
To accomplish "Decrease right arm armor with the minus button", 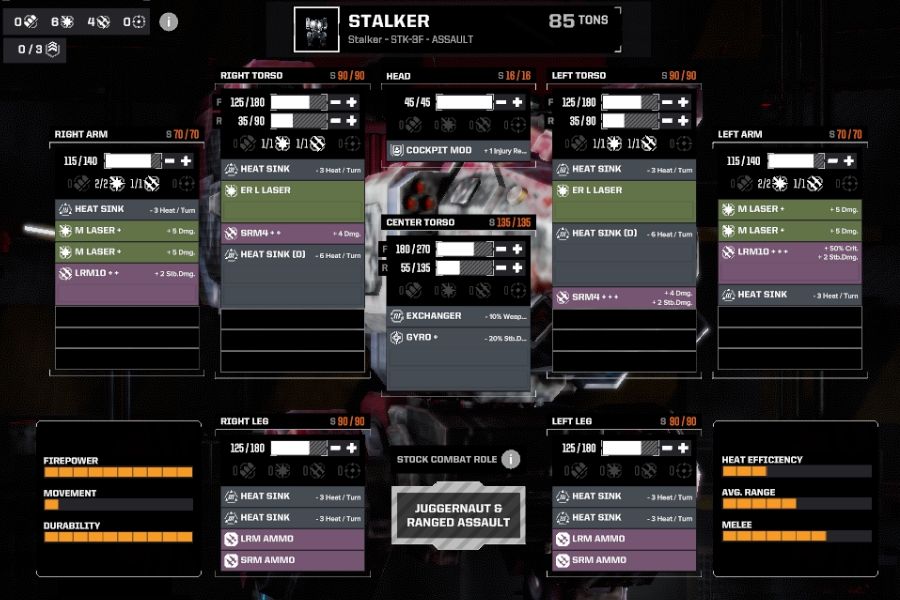I will click(169, 161).
